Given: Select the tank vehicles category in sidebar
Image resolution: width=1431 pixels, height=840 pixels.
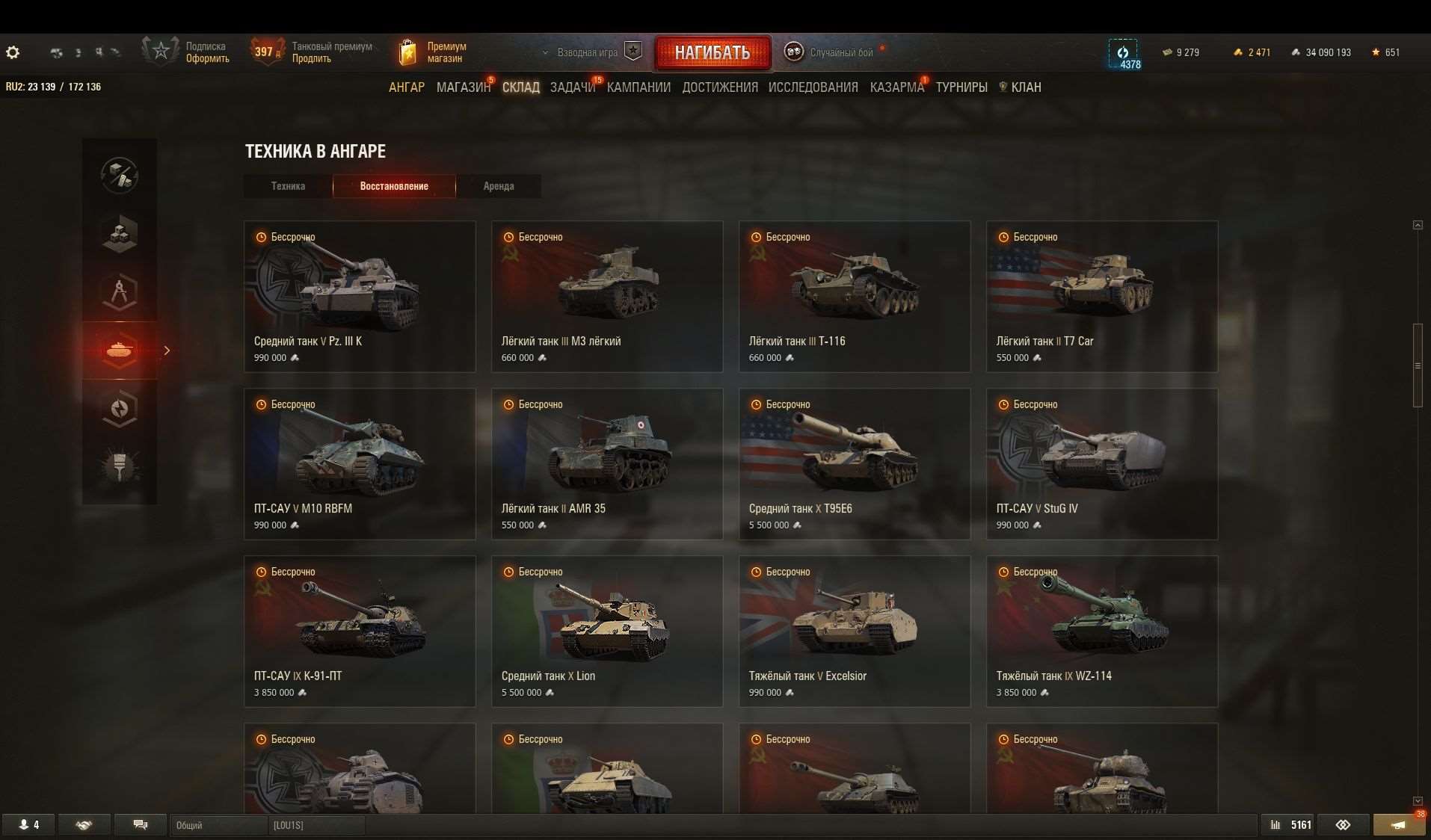Looking at the screenshot, I should coord(119,350).
